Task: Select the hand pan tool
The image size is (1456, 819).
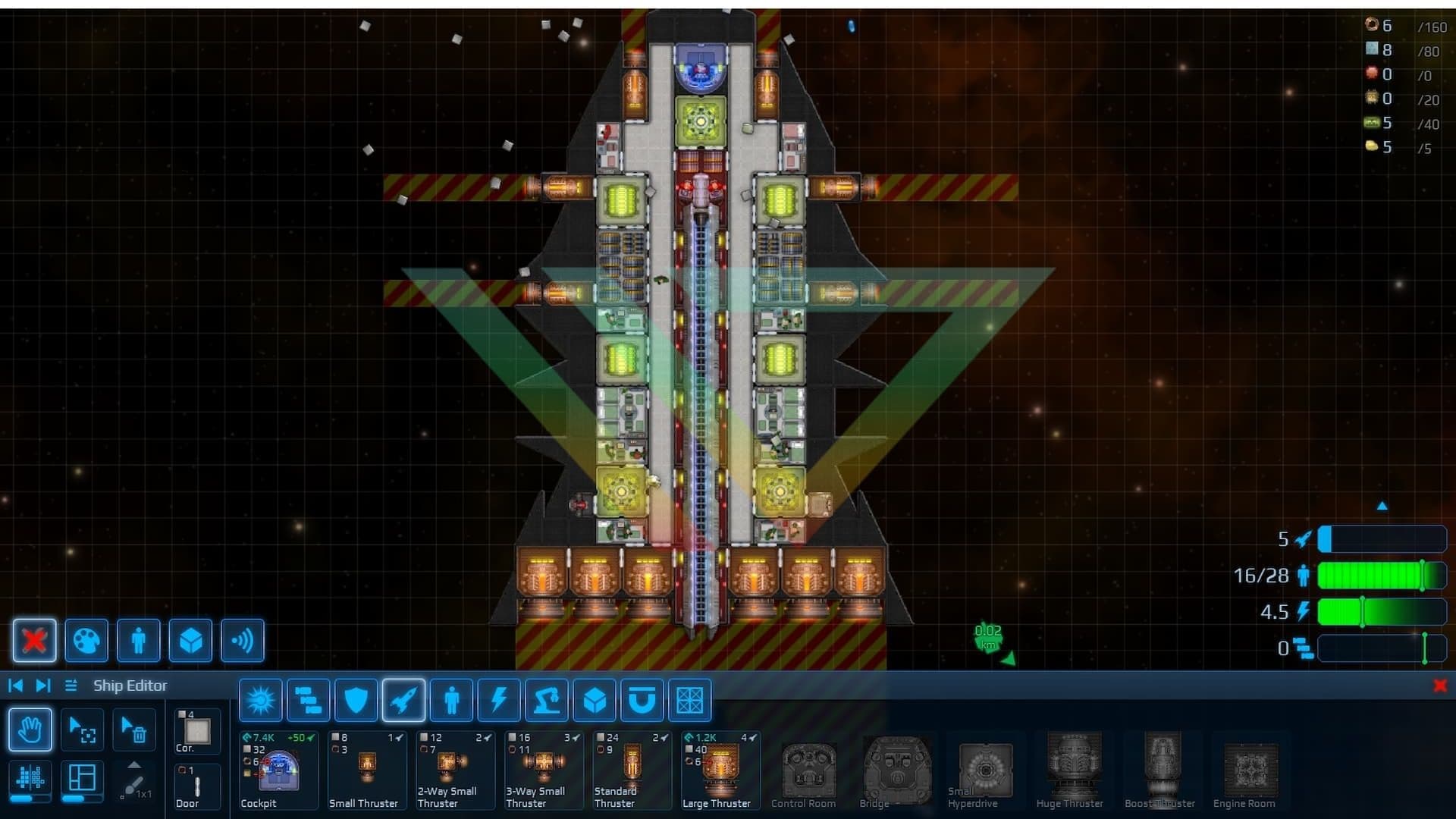Action: (x=30, y=730)
